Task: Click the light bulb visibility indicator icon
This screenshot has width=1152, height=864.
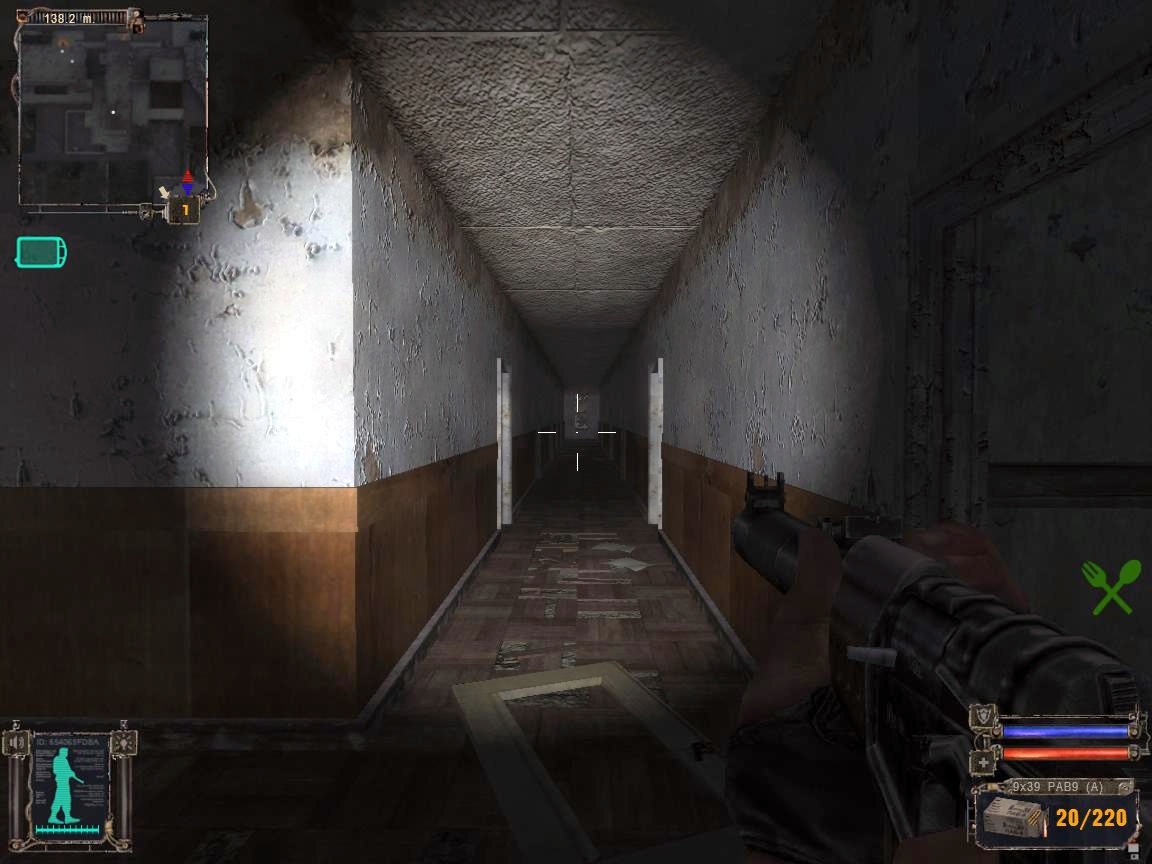Action: [x=123, y=742]
